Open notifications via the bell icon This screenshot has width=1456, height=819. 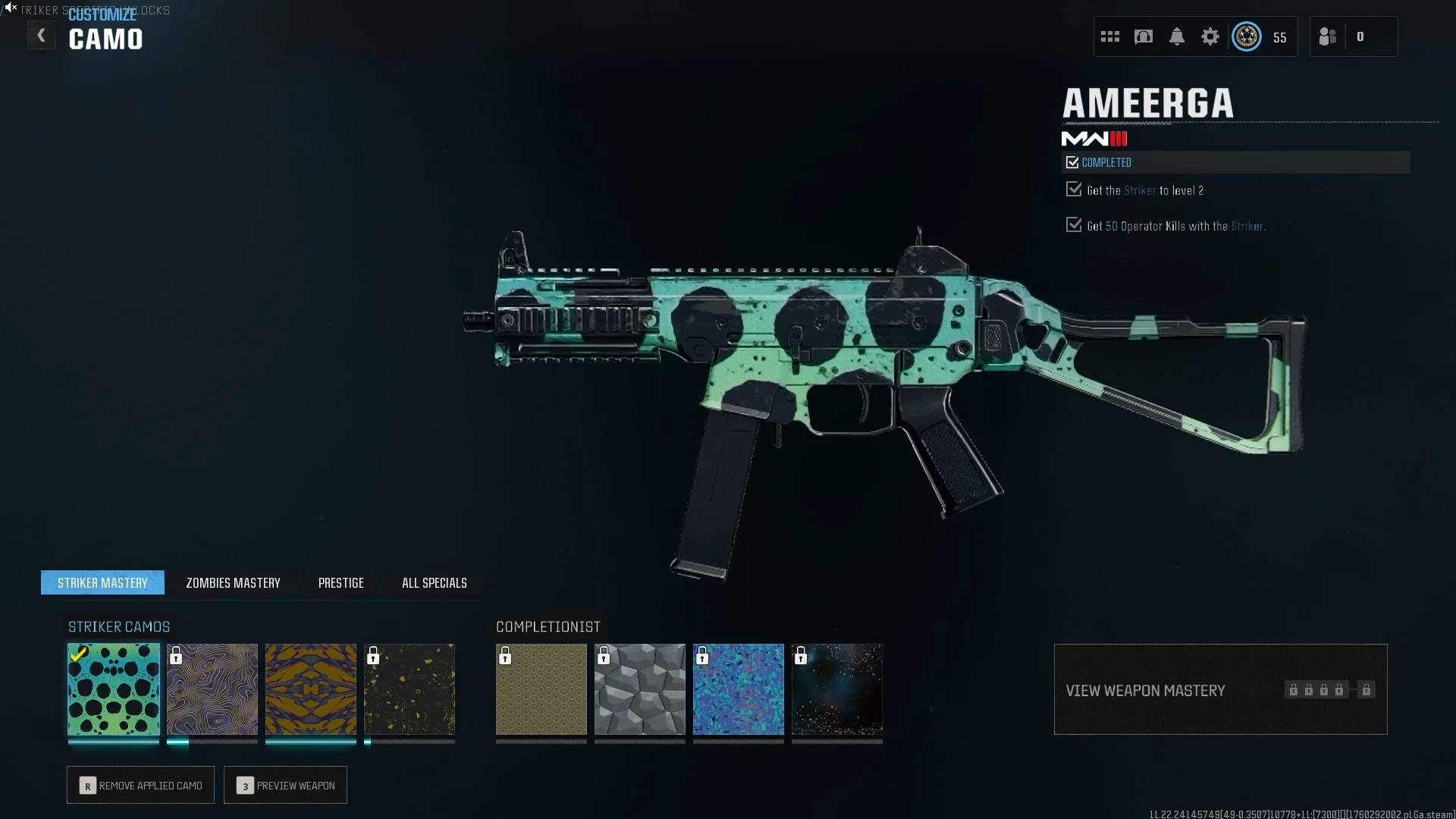(x=1177, y=36)
